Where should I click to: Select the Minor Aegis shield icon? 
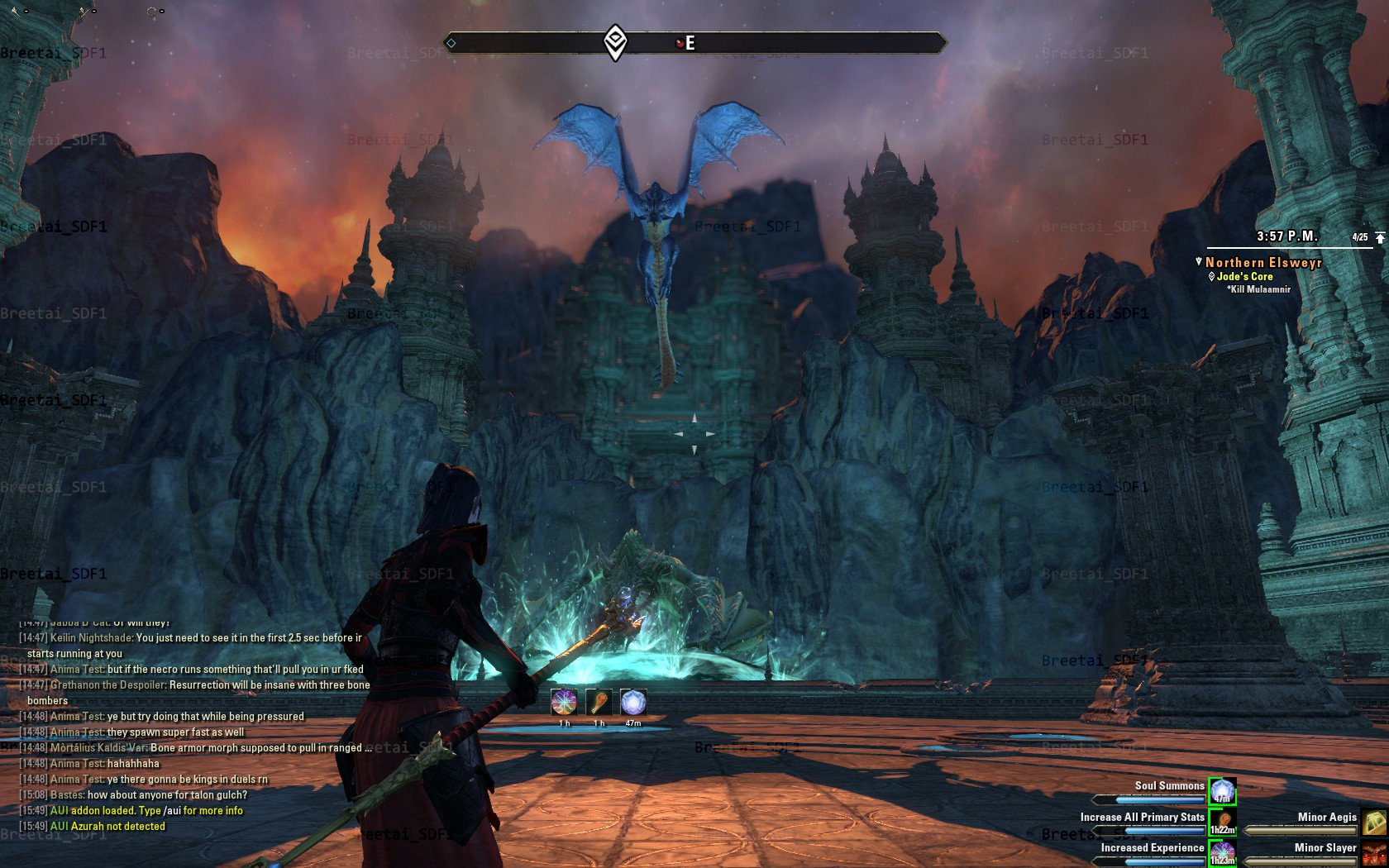(1374, 822)
